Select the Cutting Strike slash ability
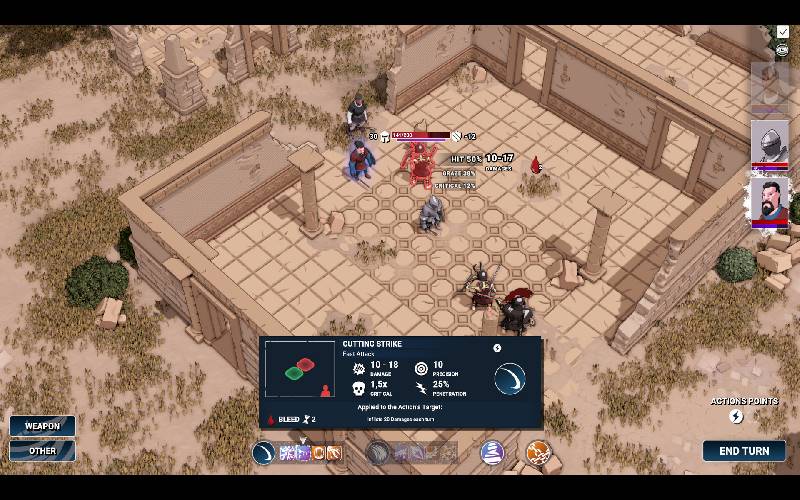800x500 pixels. point(264,453)
